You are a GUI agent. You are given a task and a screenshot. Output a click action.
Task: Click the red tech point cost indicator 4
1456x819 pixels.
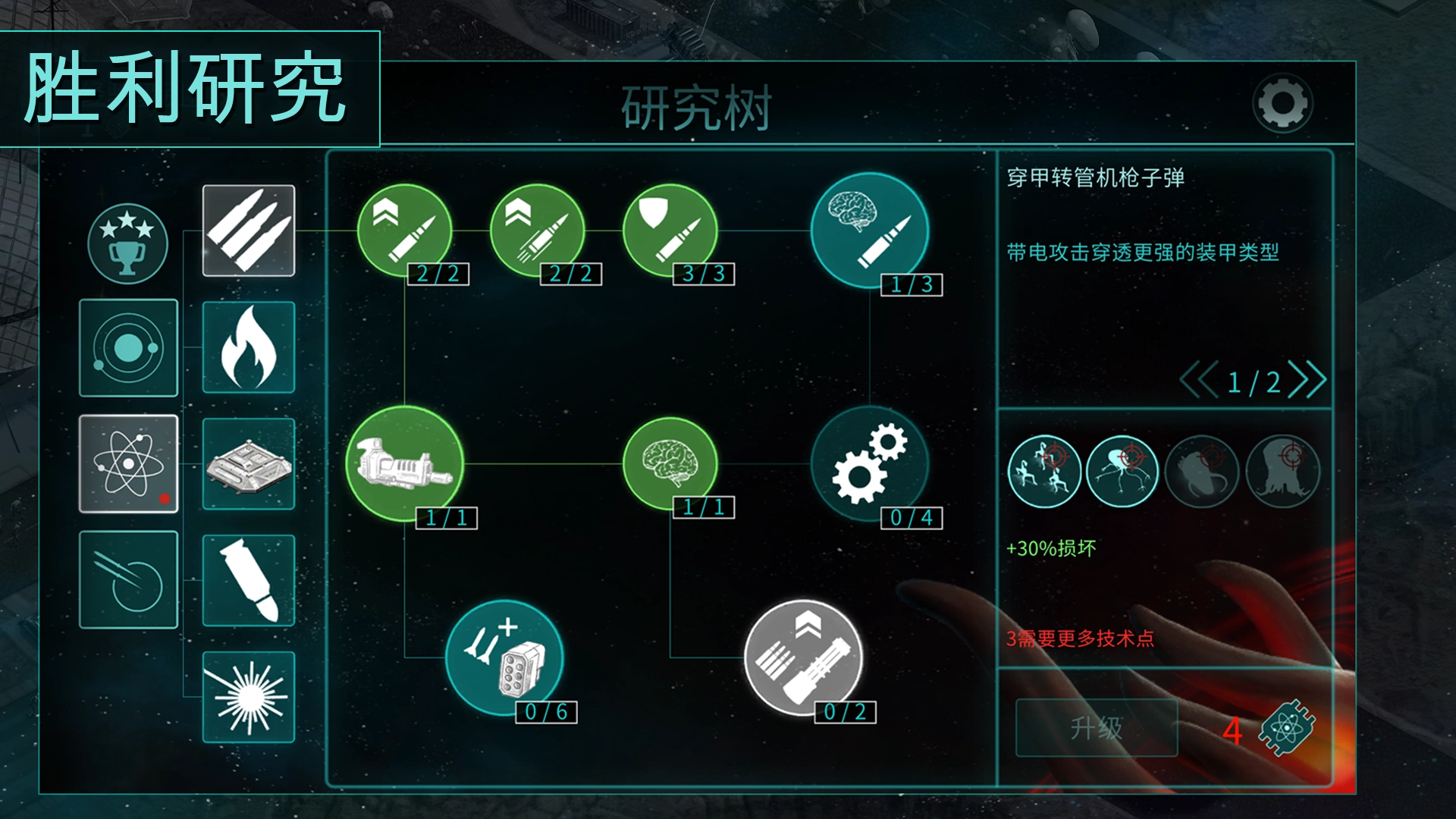[x=1232, y=730]
